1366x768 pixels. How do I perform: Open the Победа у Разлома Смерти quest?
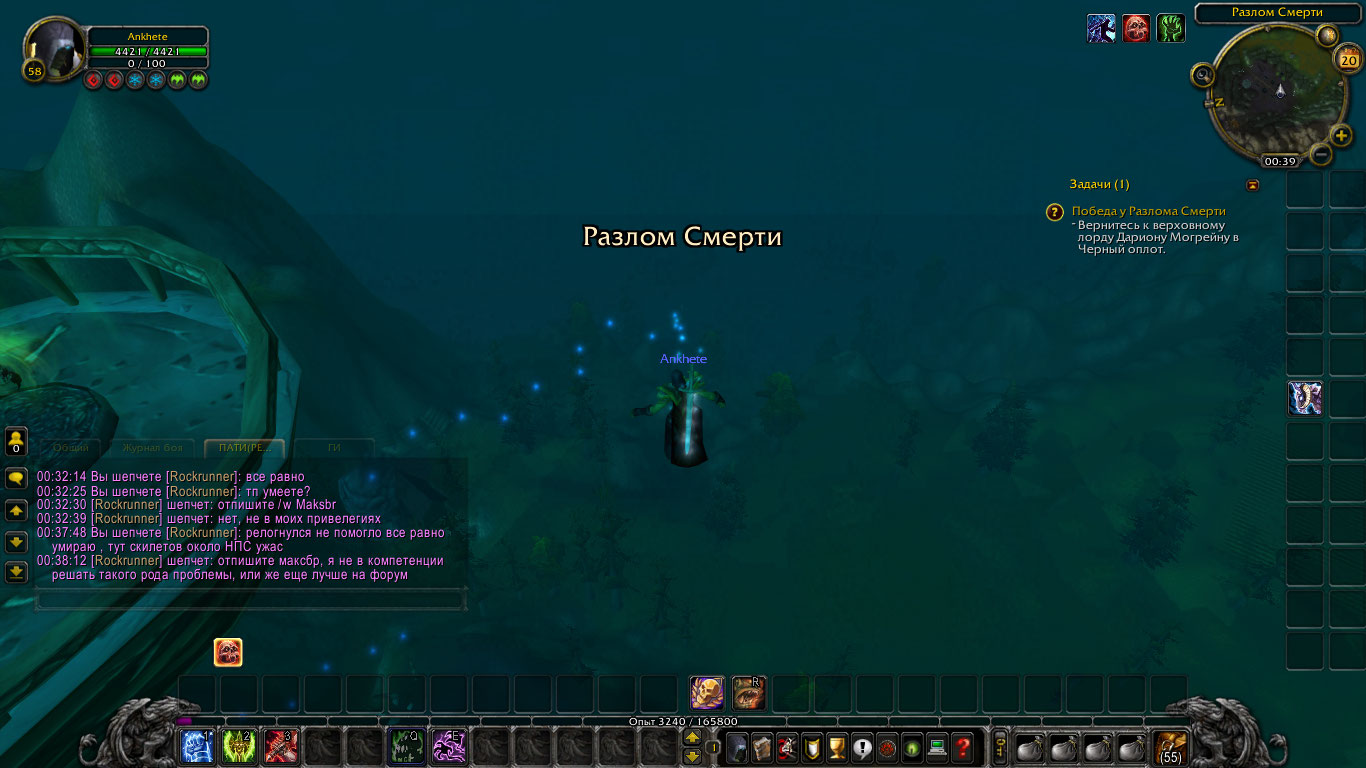[1148, 211]
